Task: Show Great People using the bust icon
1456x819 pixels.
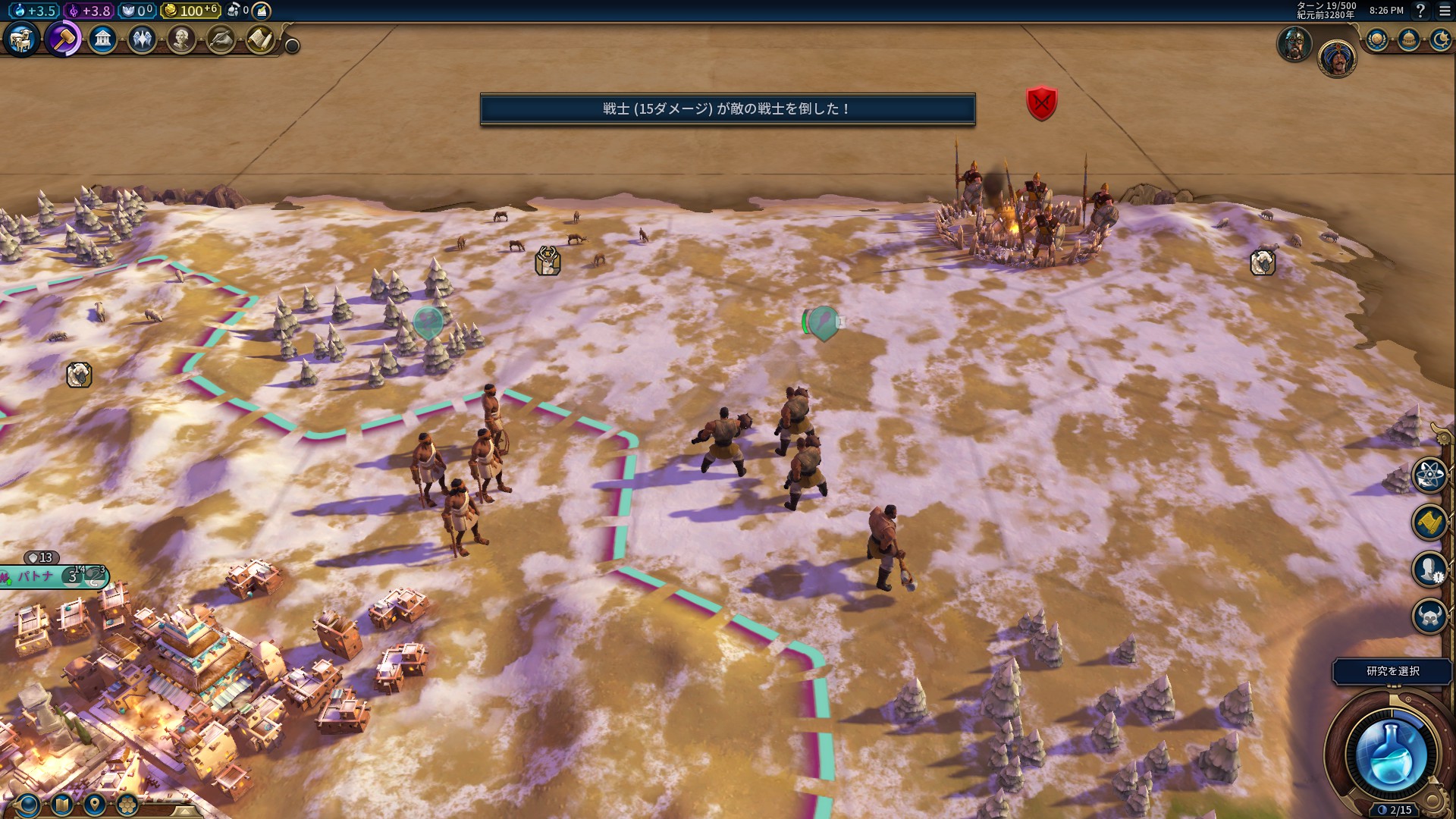Action: pyautogui.click(x=181, y=39)
